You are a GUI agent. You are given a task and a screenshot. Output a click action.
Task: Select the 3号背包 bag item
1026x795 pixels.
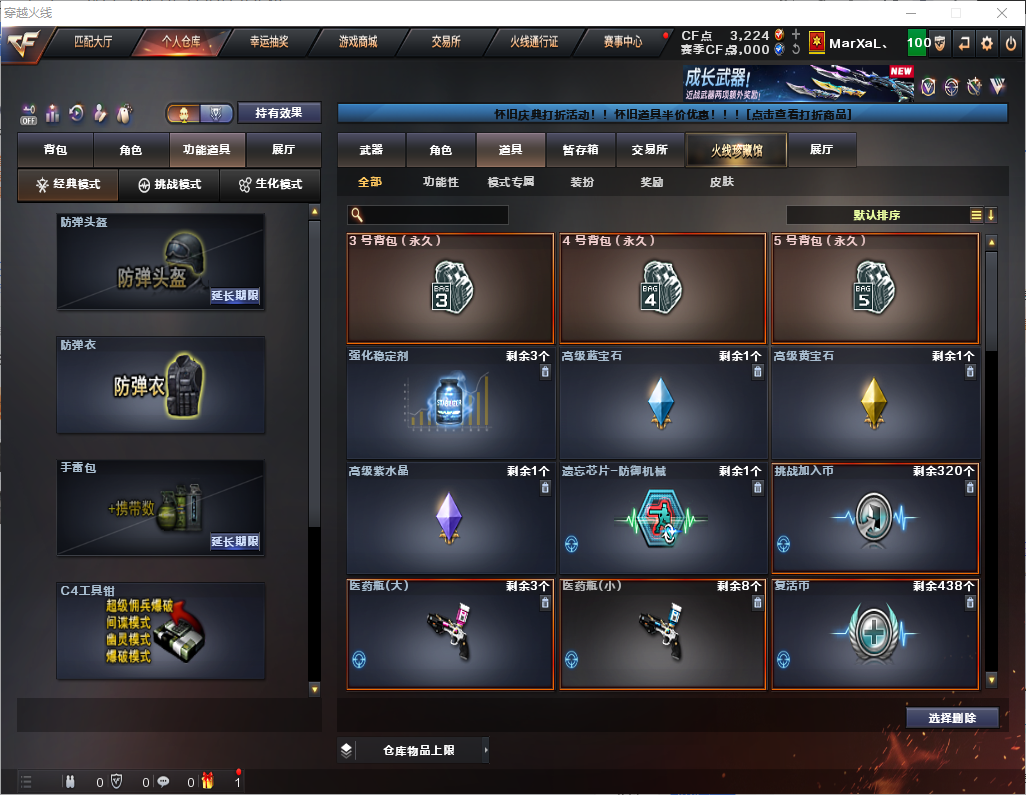coord(450,289)
